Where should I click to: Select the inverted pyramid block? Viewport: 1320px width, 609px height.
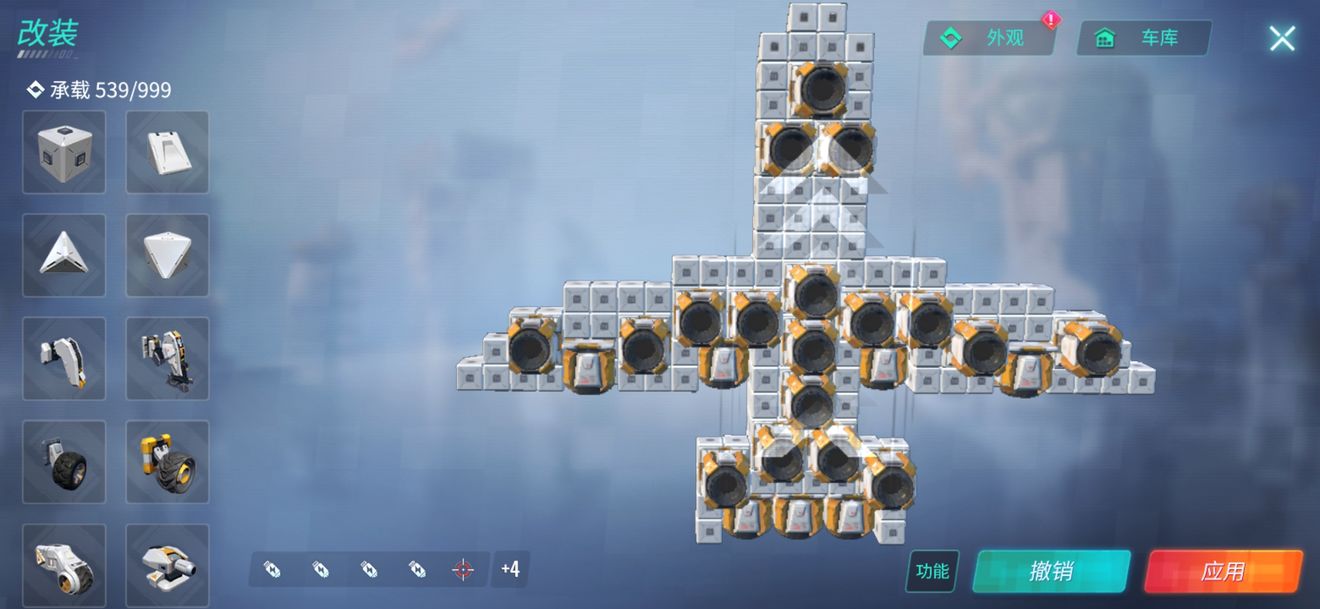point(167,255)
